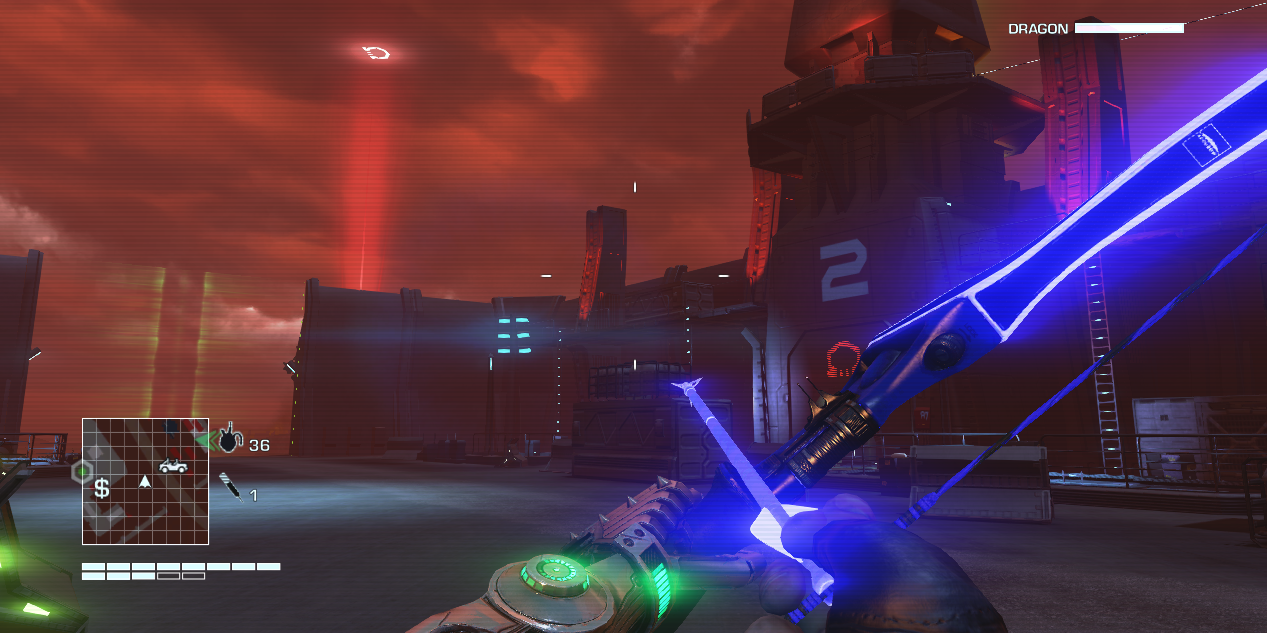Select the dollar sign shop marker on minimap
Screen dimensions: 1267x633
point(101,489)
